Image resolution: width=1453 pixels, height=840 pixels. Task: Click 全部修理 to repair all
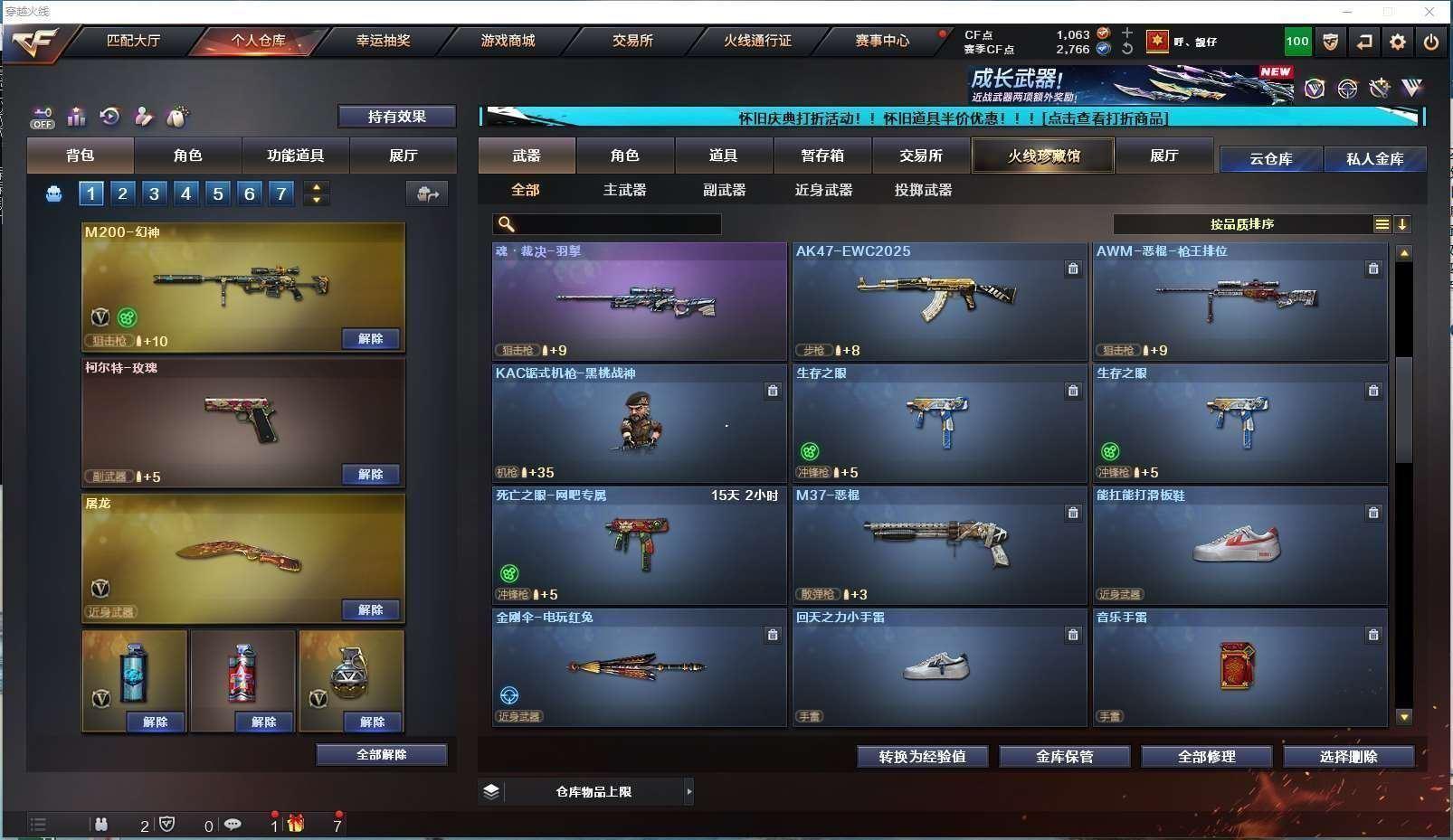1206,756
